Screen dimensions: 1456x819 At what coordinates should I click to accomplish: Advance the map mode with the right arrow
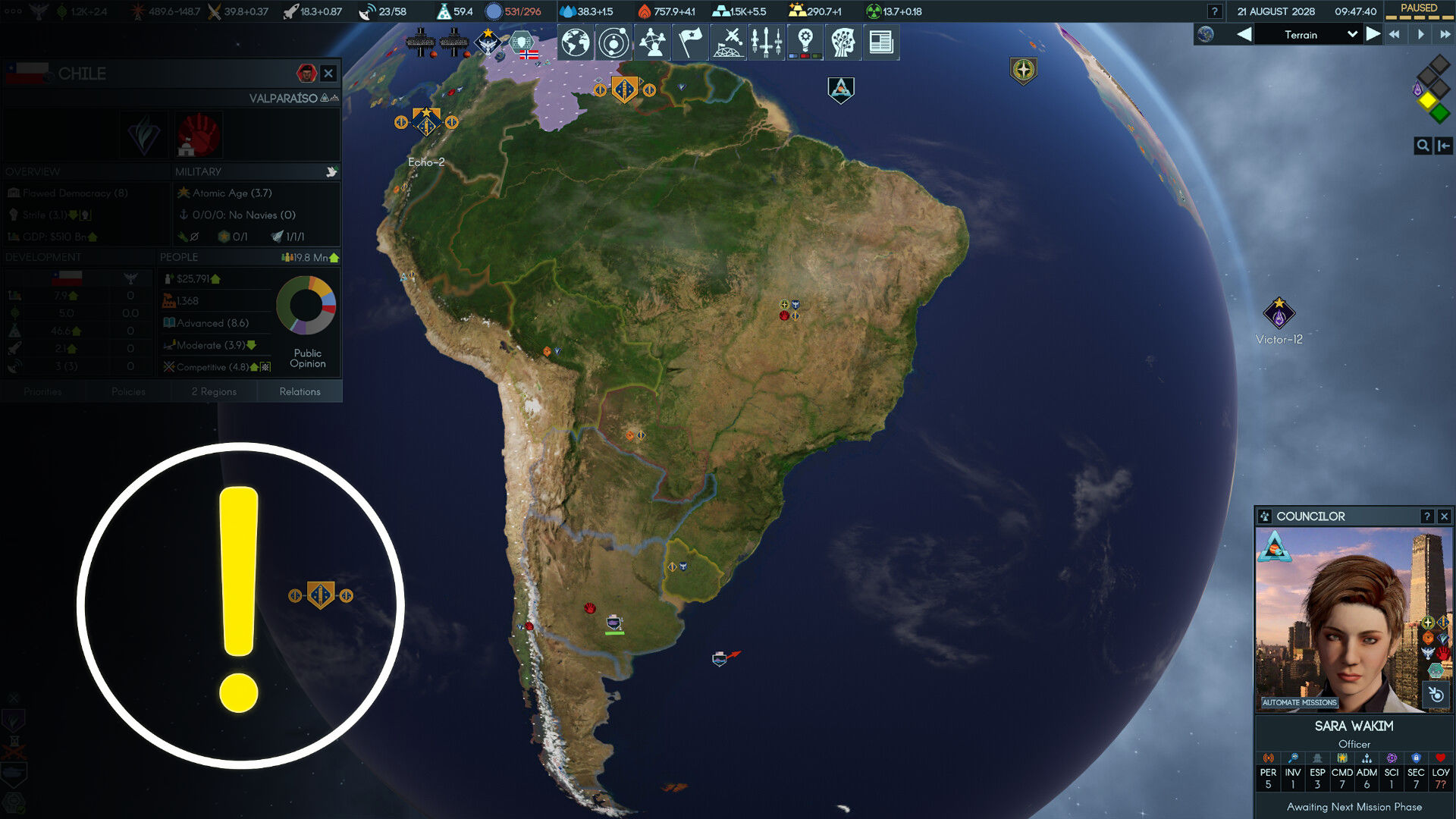[1373, 34]
